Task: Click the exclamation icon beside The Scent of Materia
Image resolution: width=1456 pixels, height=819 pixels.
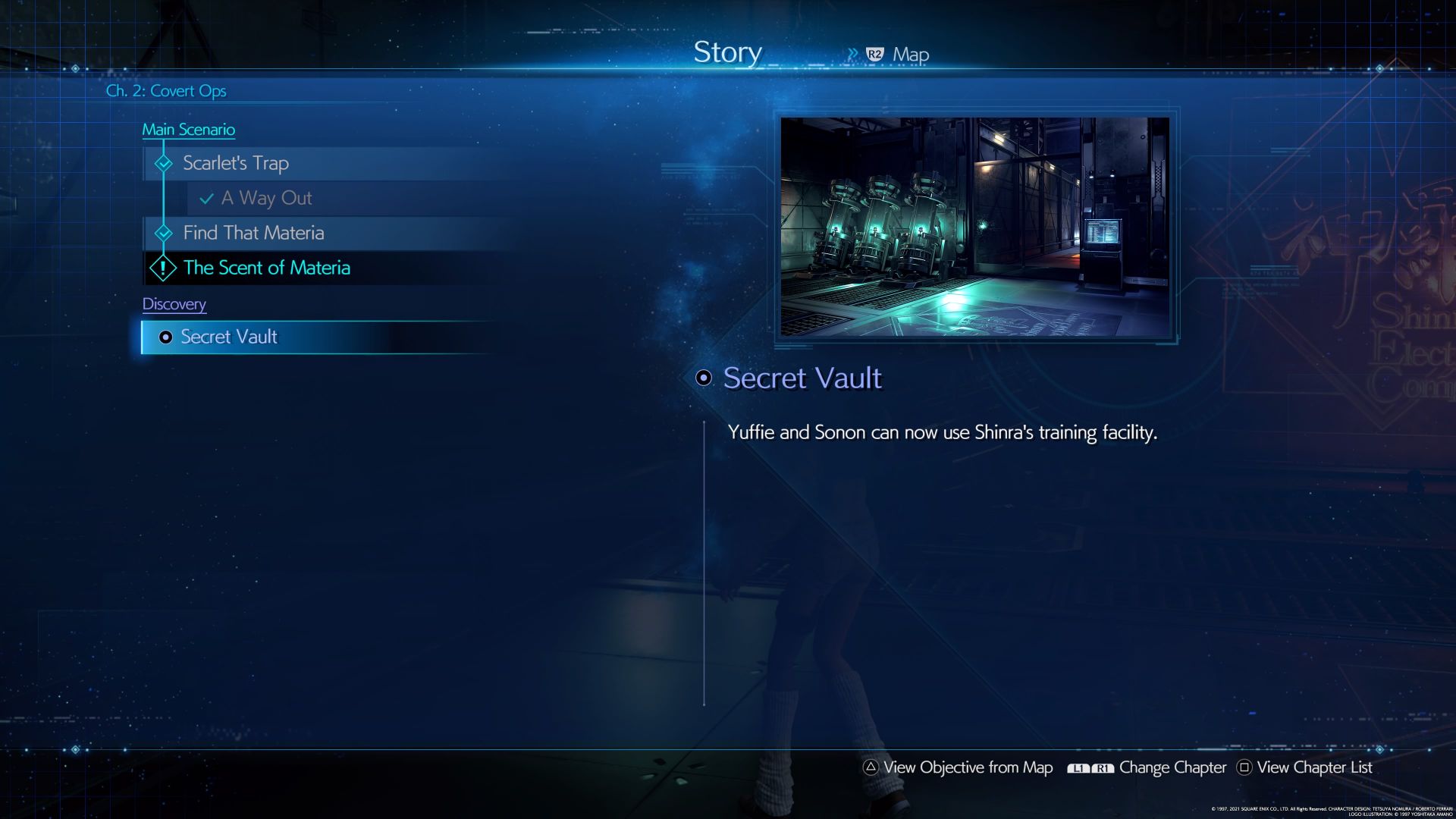Action: point(162,267)
